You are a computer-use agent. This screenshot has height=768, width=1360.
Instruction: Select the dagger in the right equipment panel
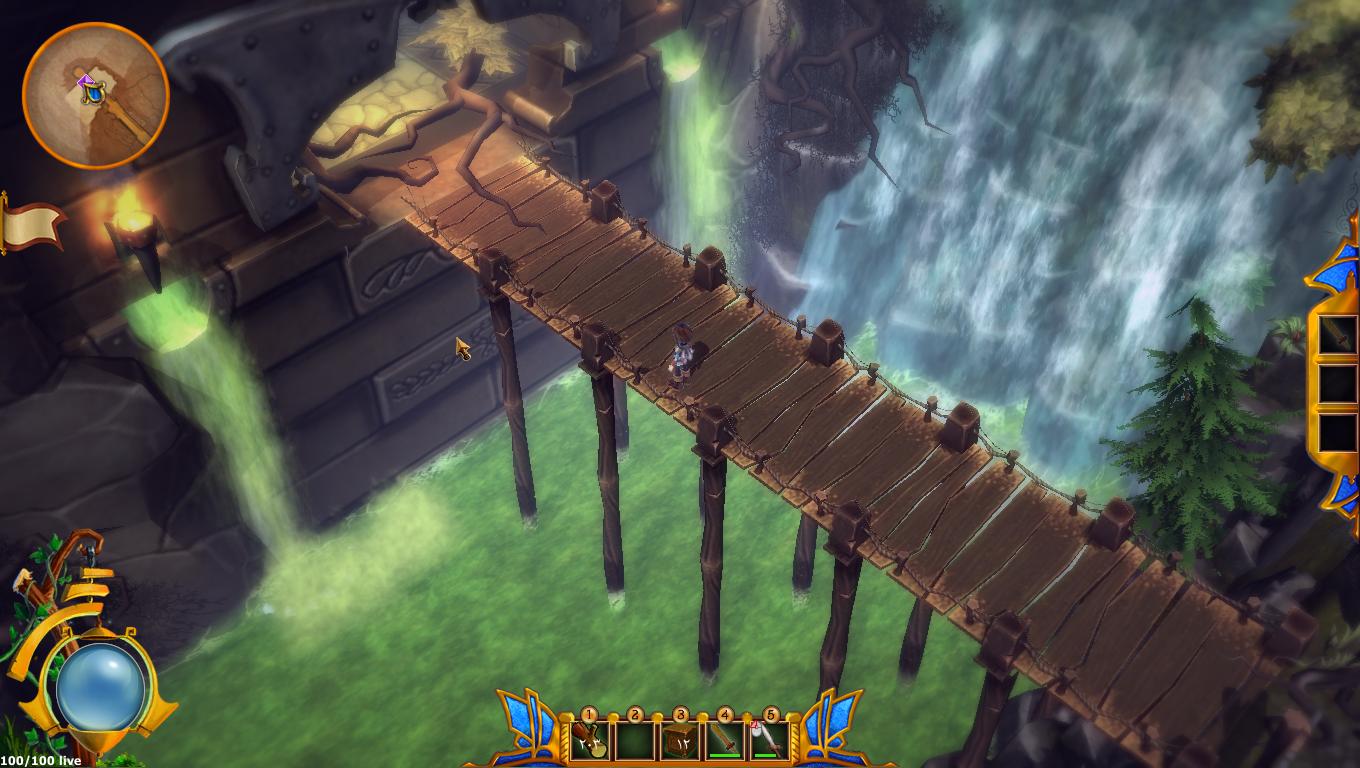(1337, 333)
